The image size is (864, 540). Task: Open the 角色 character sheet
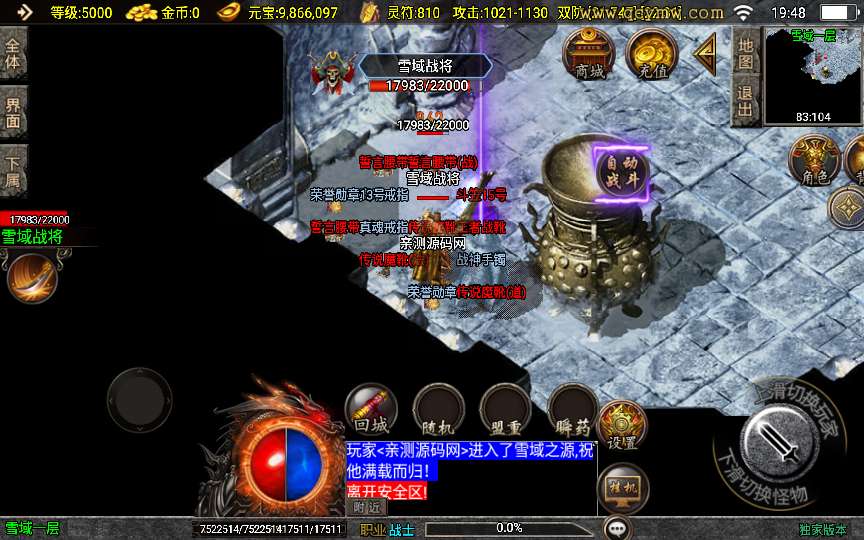pos(813,161)
